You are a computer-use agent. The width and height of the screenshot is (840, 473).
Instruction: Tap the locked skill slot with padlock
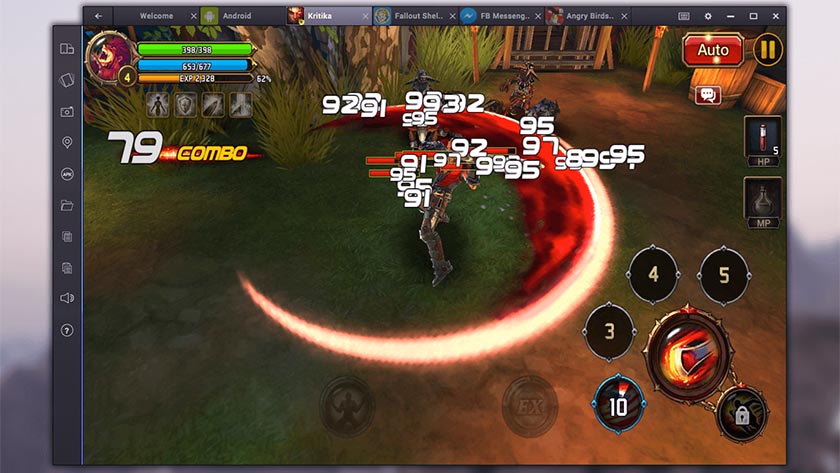742,412
